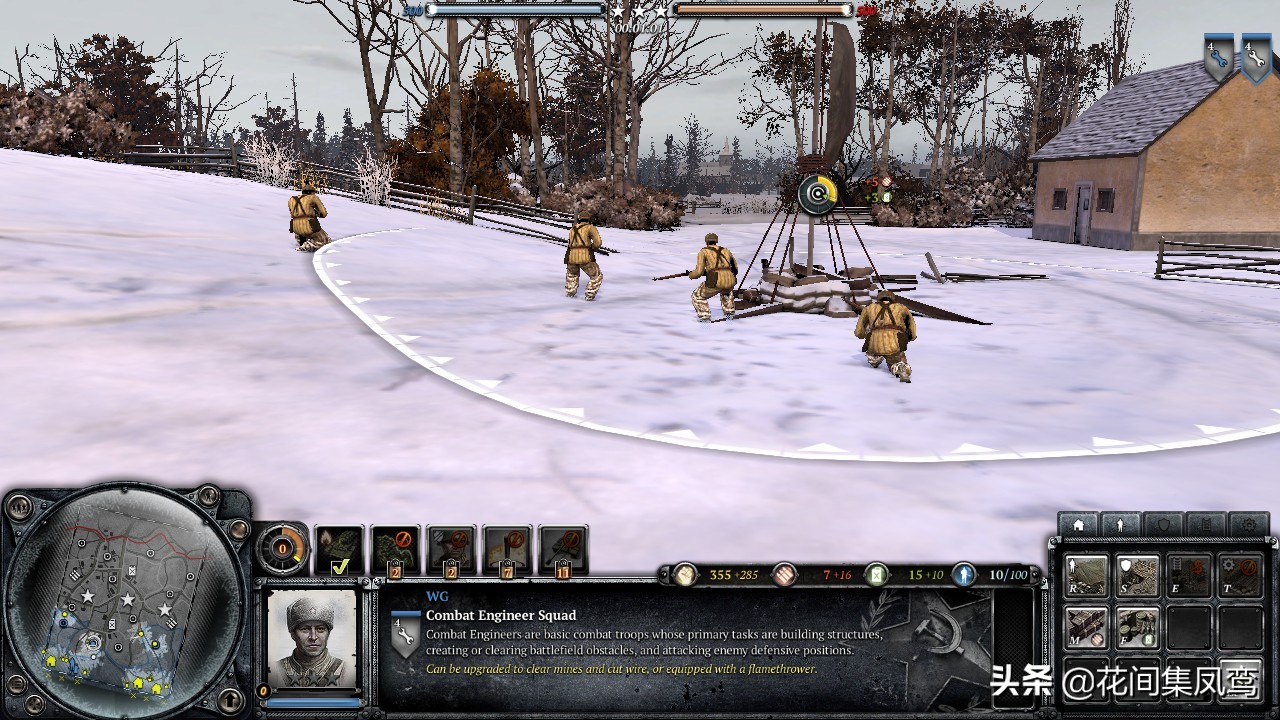Build the munitions cache on hotkey M
Image resolution: width=1280 pixels, height=720 pixels.
coord(1086,627)
